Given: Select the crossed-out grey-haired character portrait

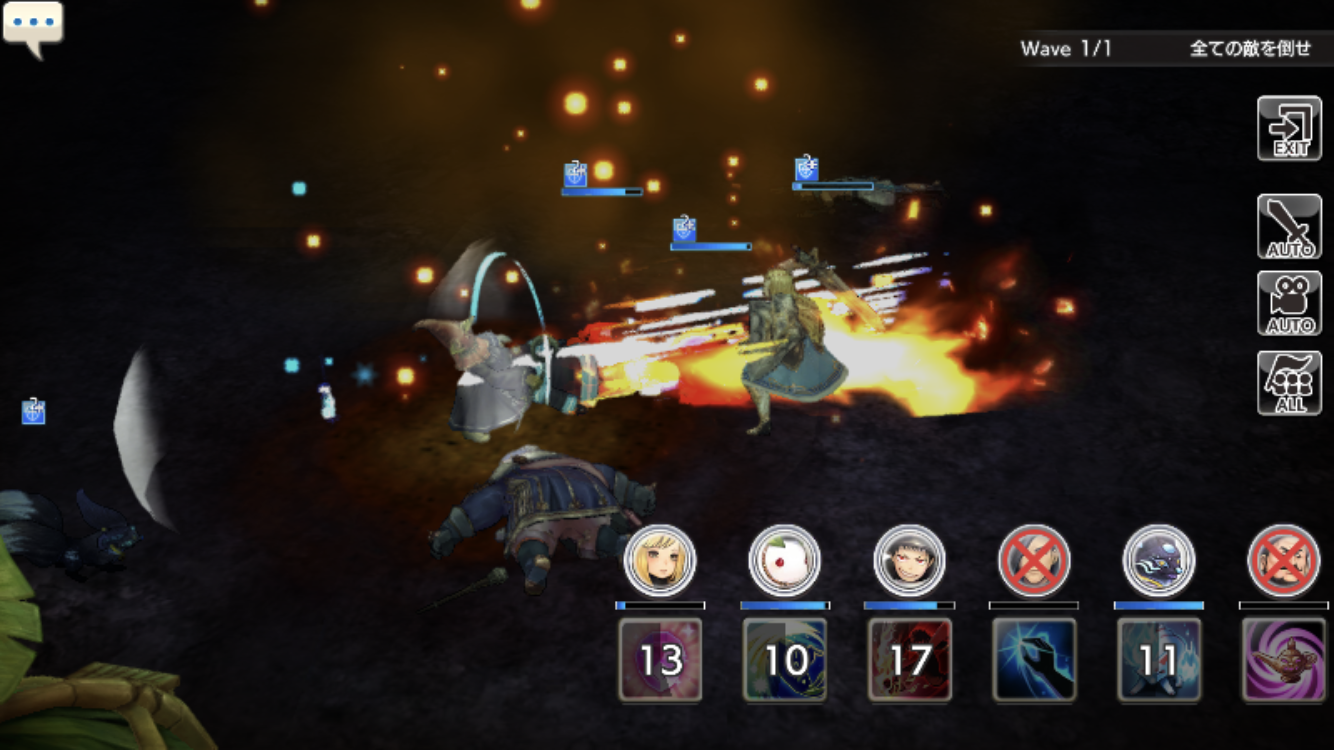Looking at the screenshot, I should (1034, 561).
